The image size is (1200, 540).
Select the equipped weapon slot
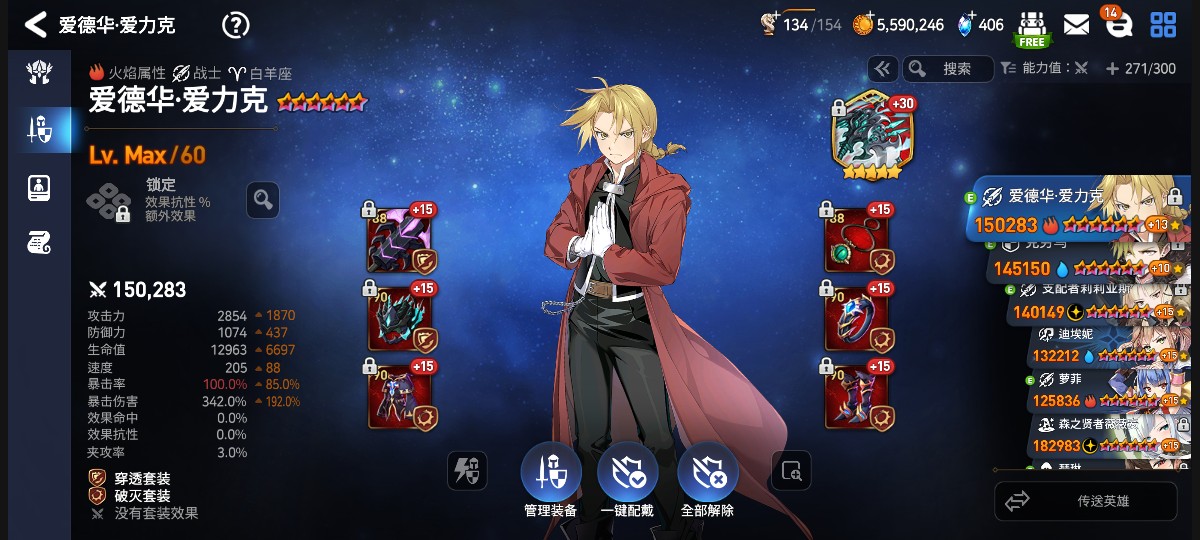(x=400, y=239)
